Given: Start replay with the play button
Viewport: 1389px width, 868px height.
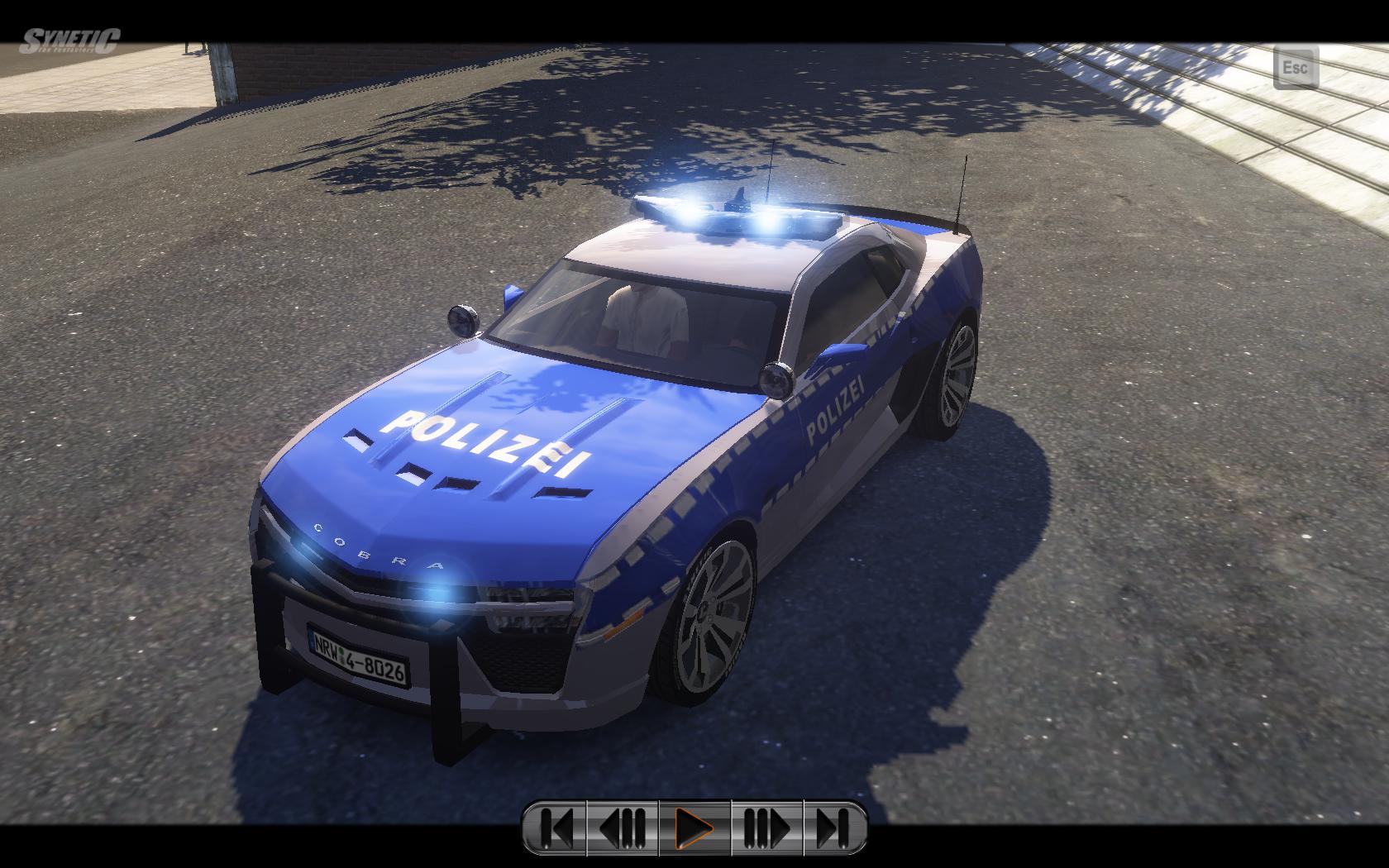Looking at the screenshot, I should point(694,826).
